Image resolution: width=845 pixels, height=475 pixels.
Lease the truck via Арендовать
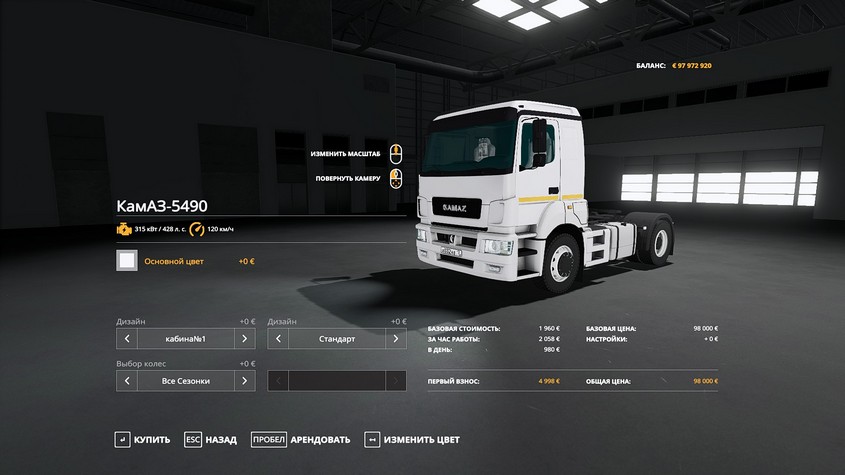[300, 439]
